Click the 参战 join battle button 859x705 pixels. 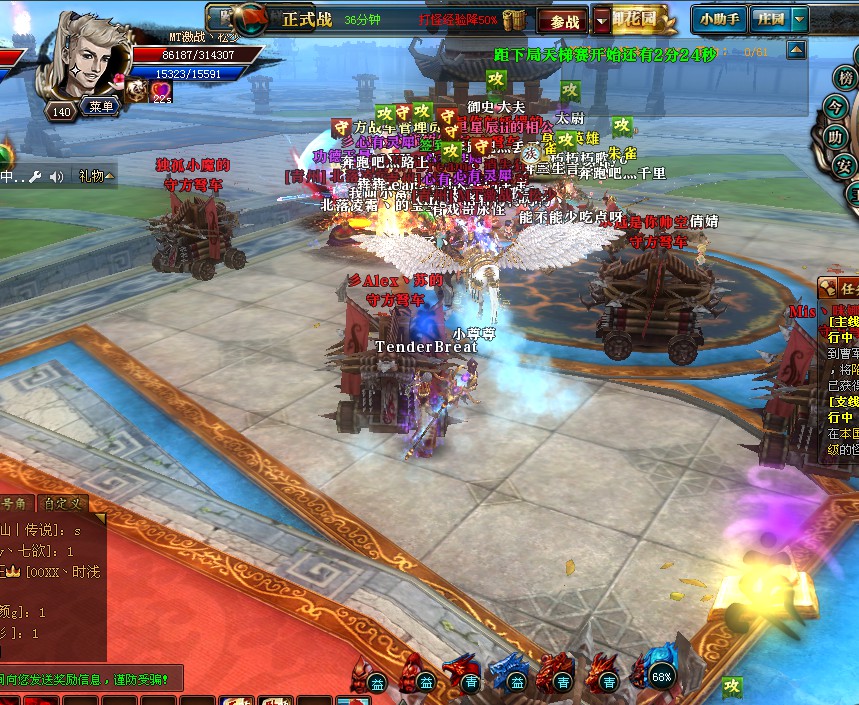coord(564,20)
